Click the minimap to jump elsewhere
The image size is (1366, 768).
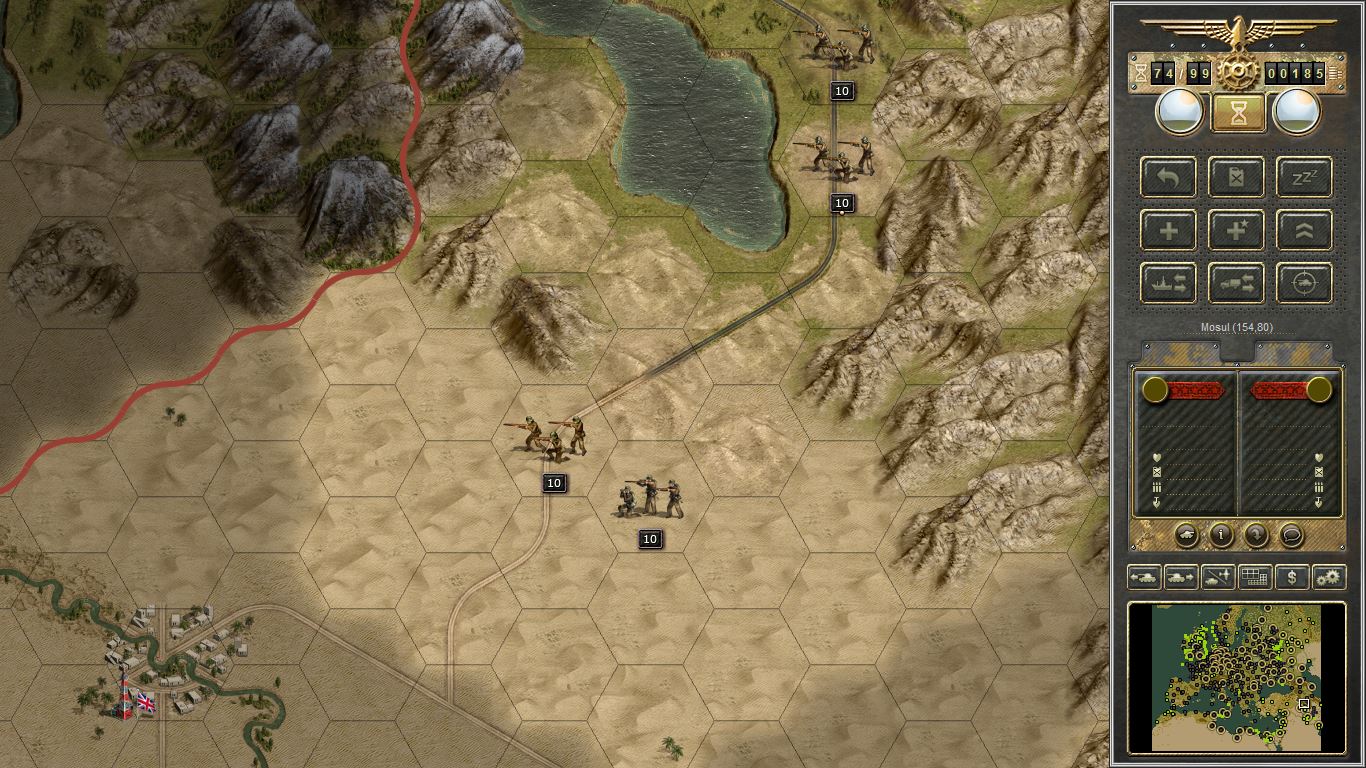1237,678
